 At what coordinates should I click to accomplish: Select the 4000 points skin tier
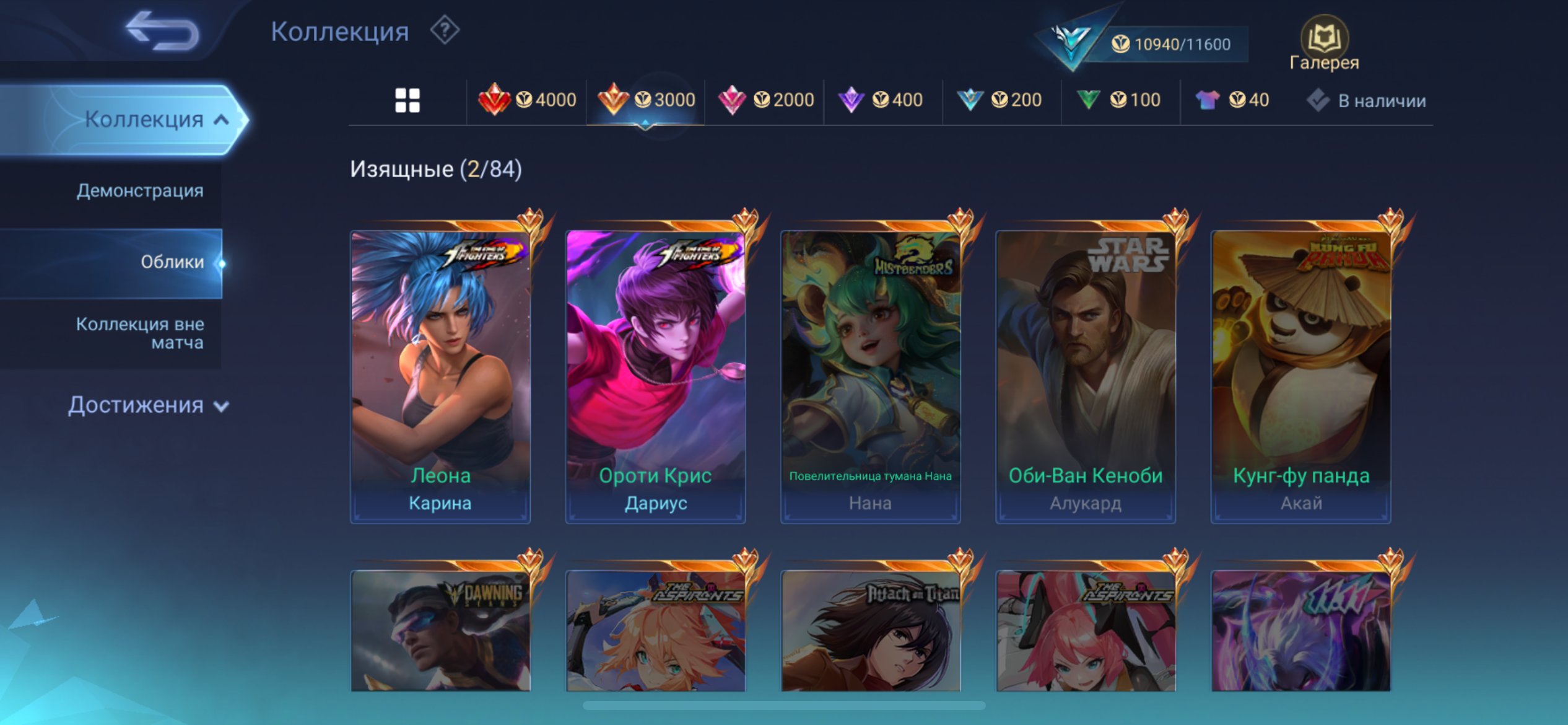[527, 100]
